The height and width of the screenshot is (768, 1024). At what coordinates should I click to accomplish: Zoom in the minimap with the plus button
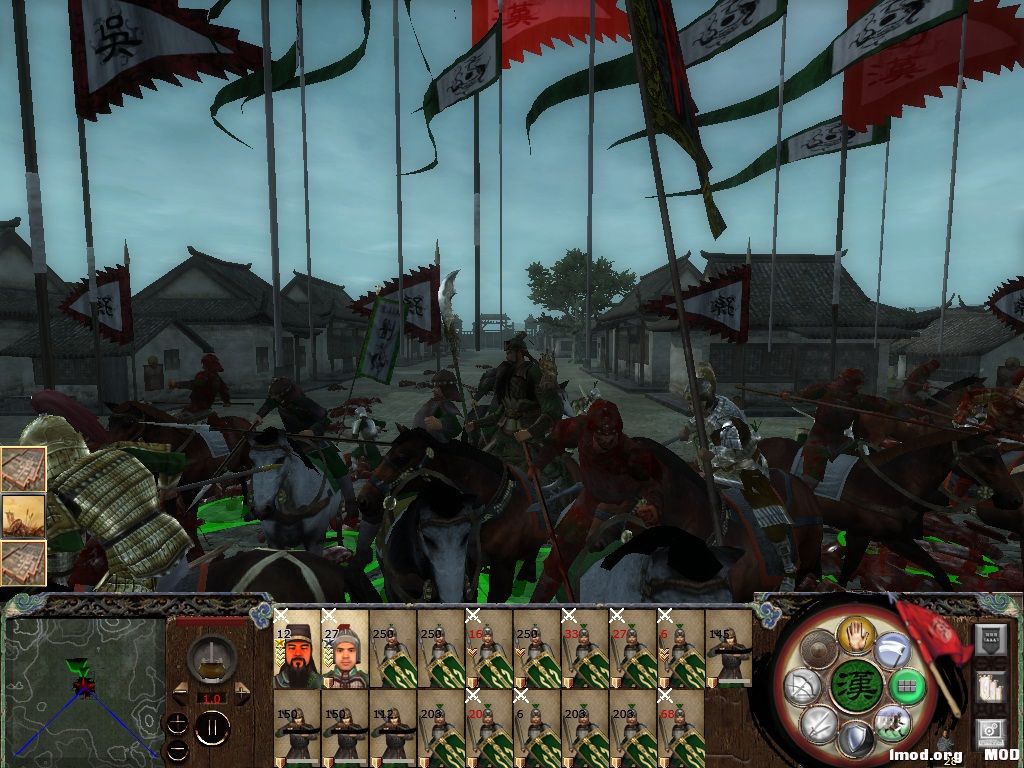[x=177, y=722]
